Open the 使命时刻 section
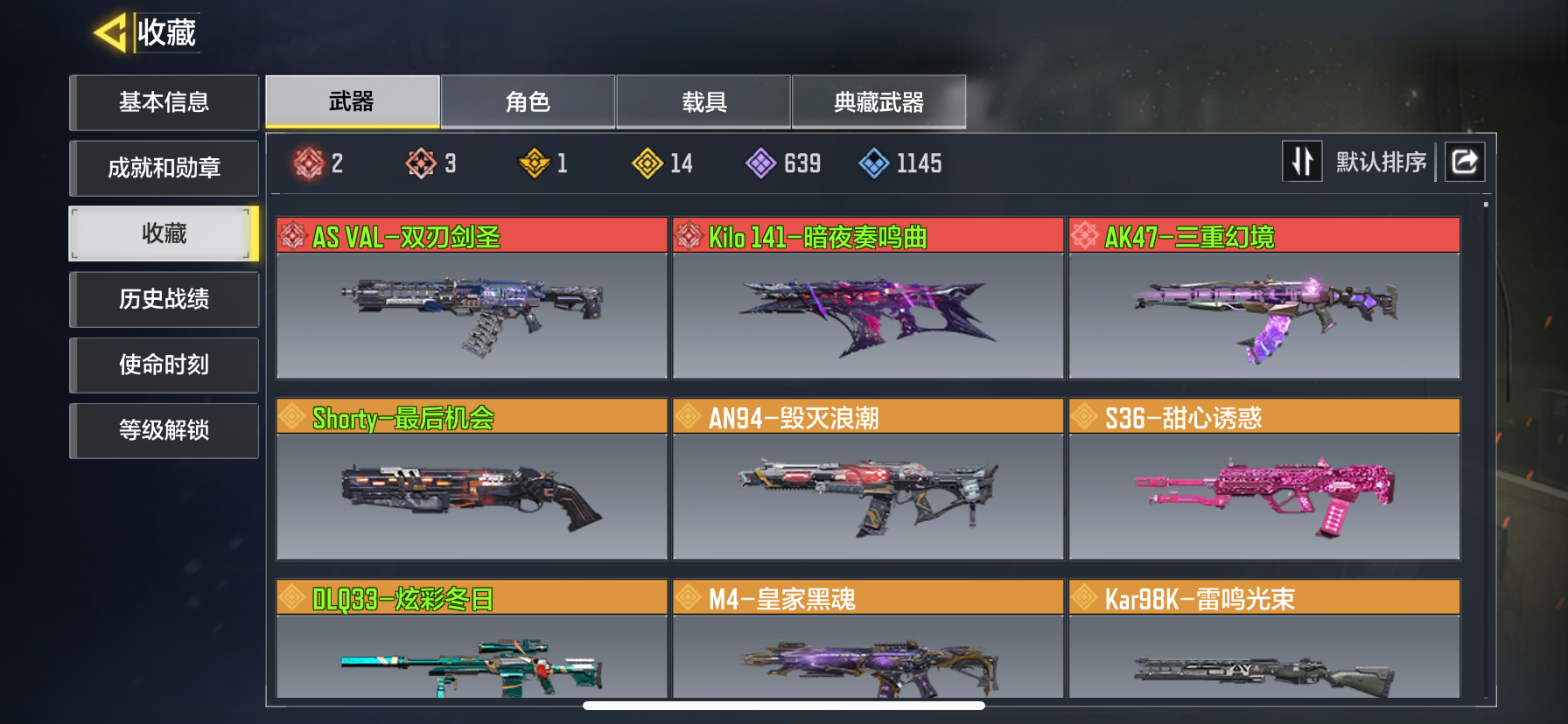 click(x=164, y=365)
